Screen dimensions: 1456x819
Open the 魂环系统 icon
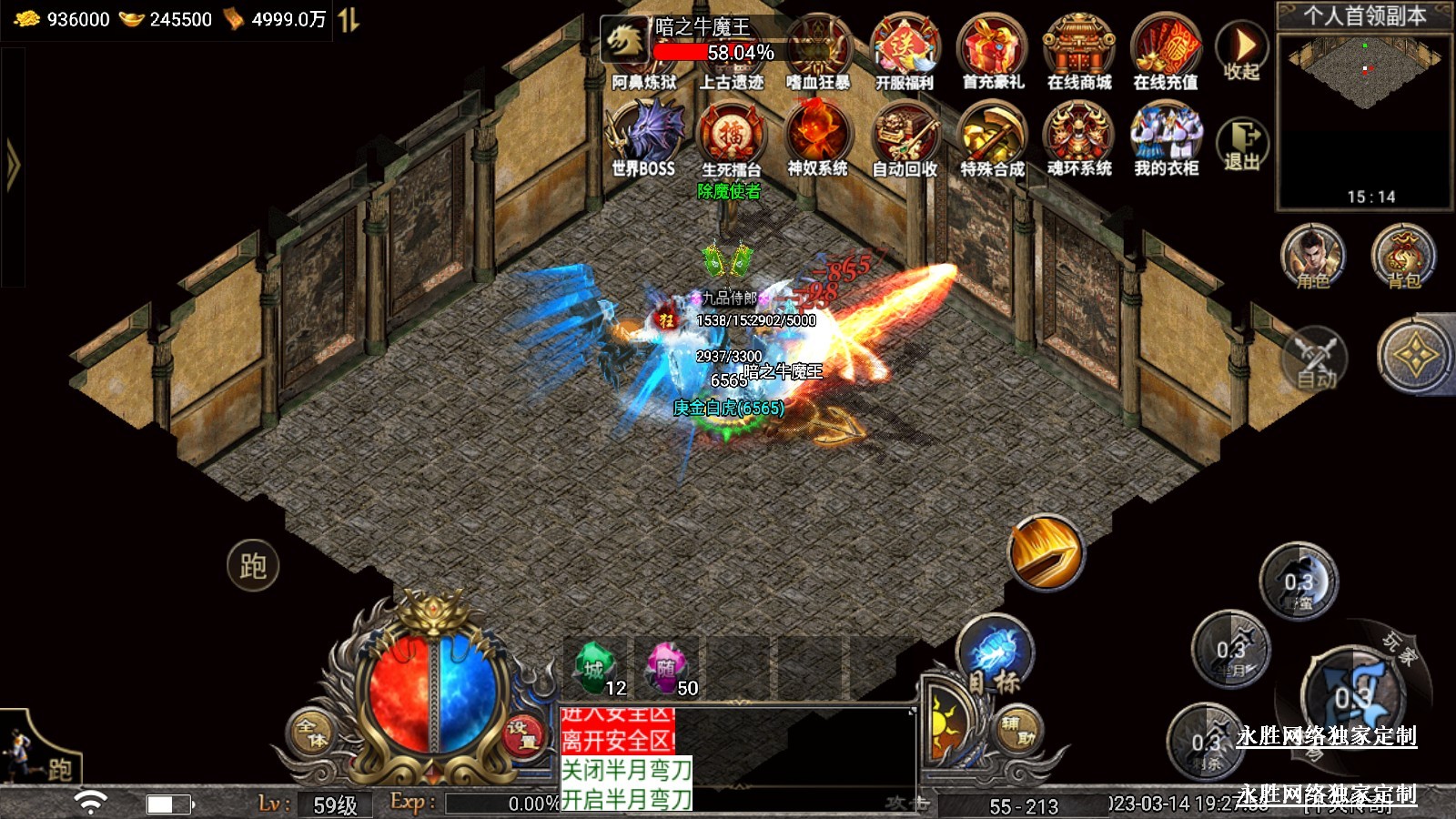[x=1079, y=136]
